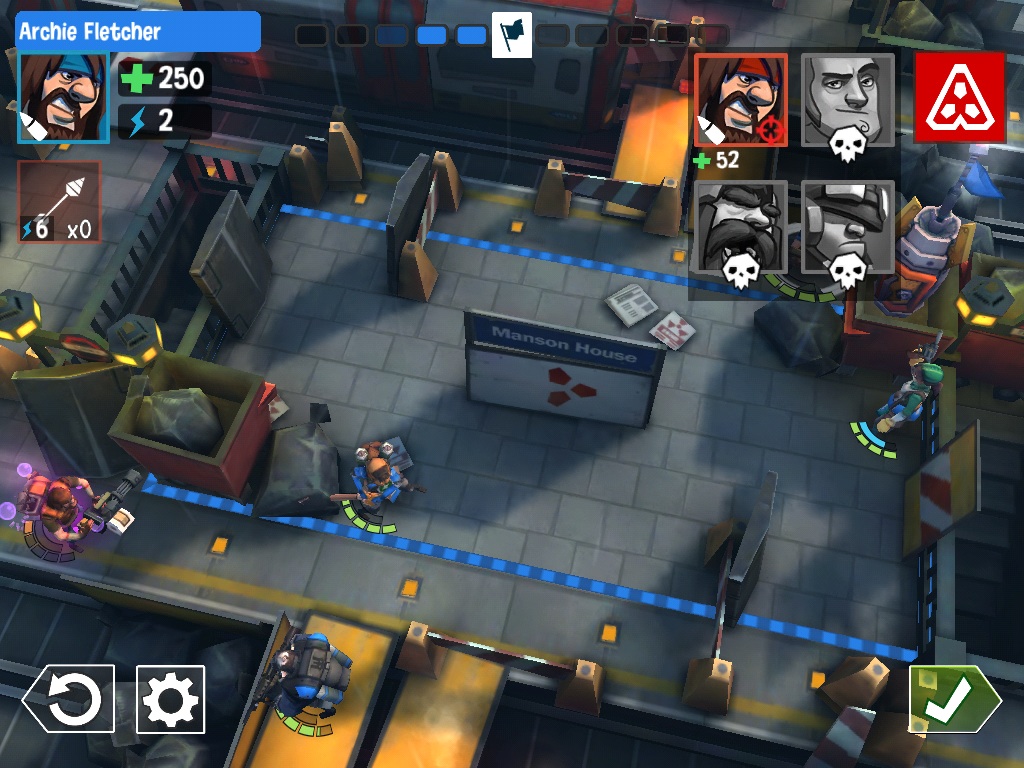
Task: Click the flag objective marker on progress bar
Action: [512, 35]
